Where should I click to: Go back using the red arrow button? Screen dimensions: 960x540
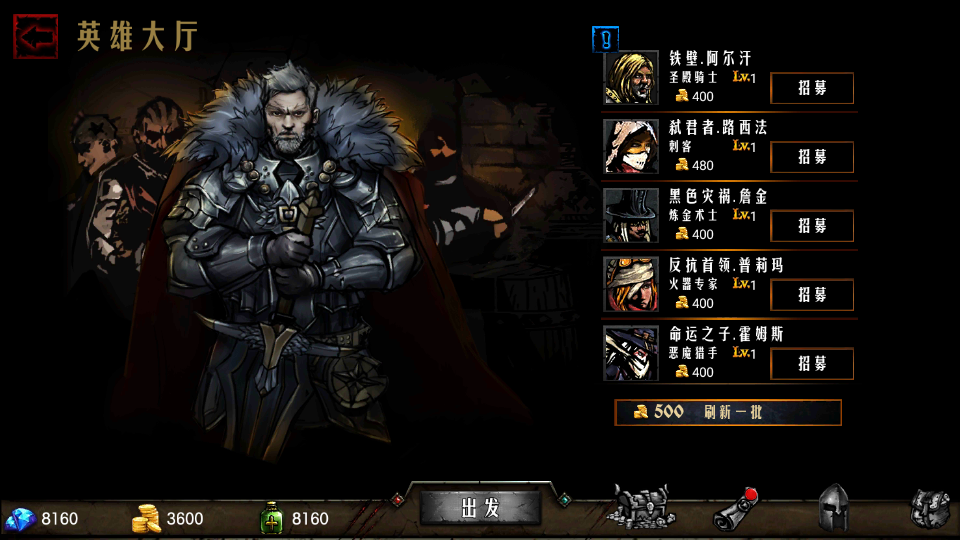click(x=35, y=36)
